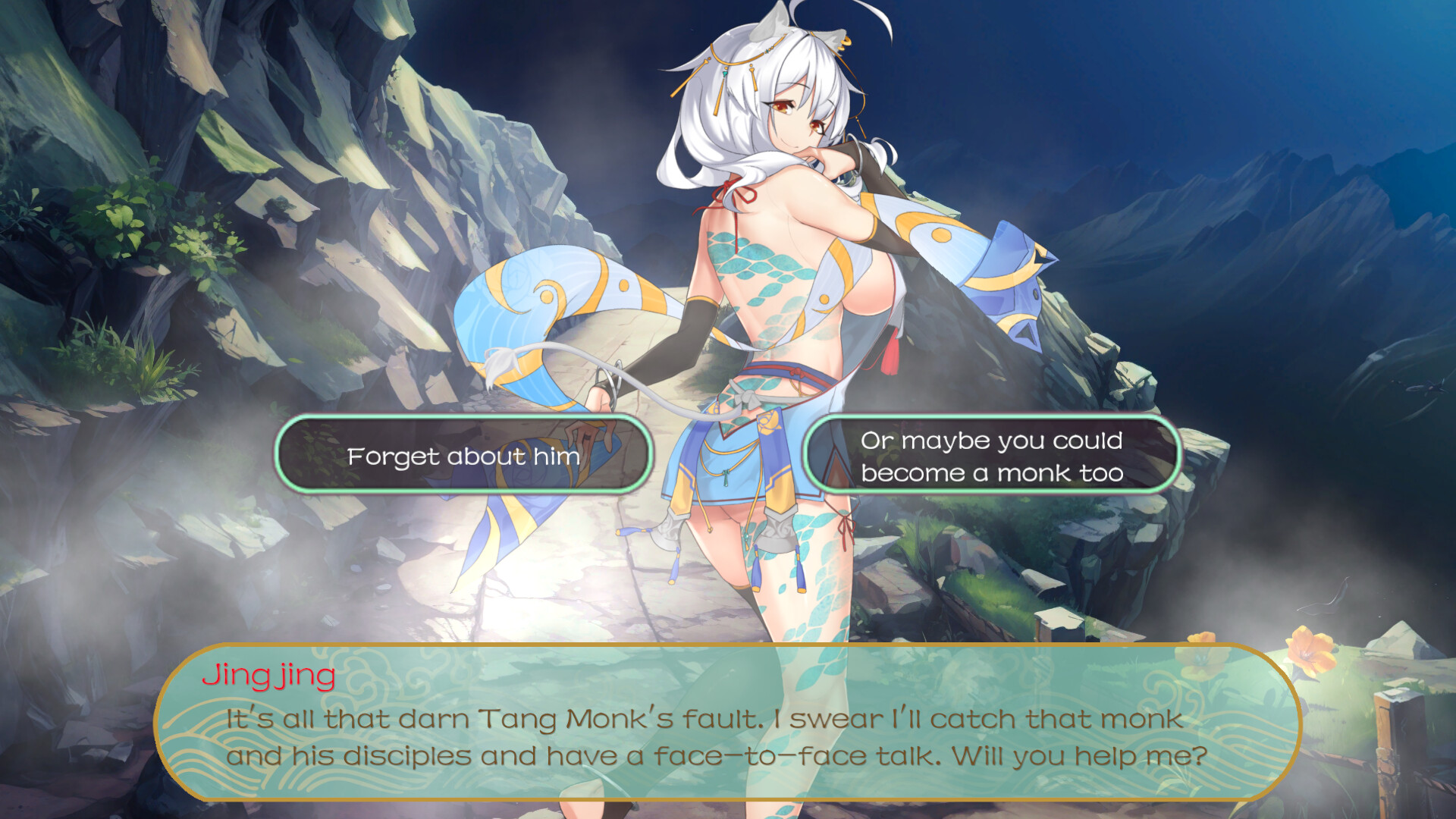The image size is (1456, 819).
Task: Select "Or maybe you could become a monk too"
Action: coord(991,456)
